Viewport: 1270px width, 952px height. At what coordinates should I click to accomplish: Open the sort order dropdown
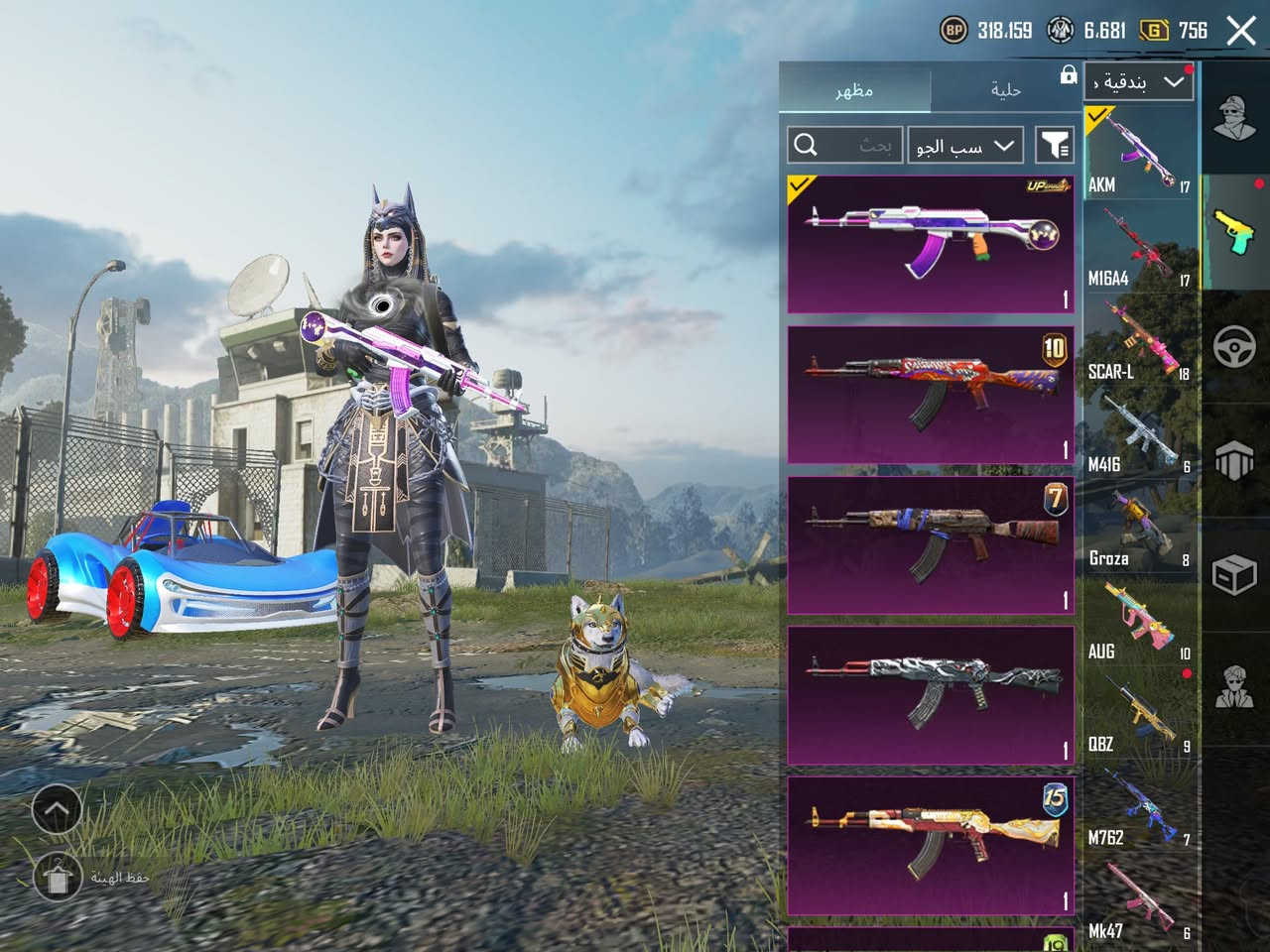click(964, 146)
